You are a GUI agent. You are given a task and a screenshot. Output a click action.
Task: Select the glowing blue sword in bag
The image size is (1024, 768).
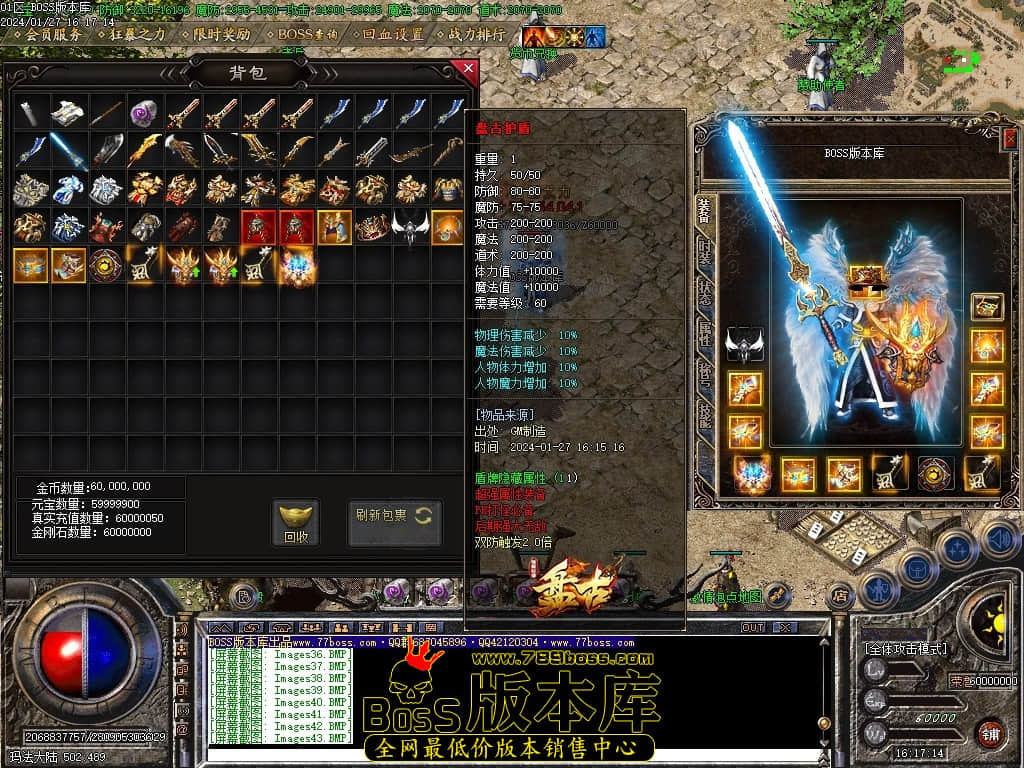(x=68, y=149)
